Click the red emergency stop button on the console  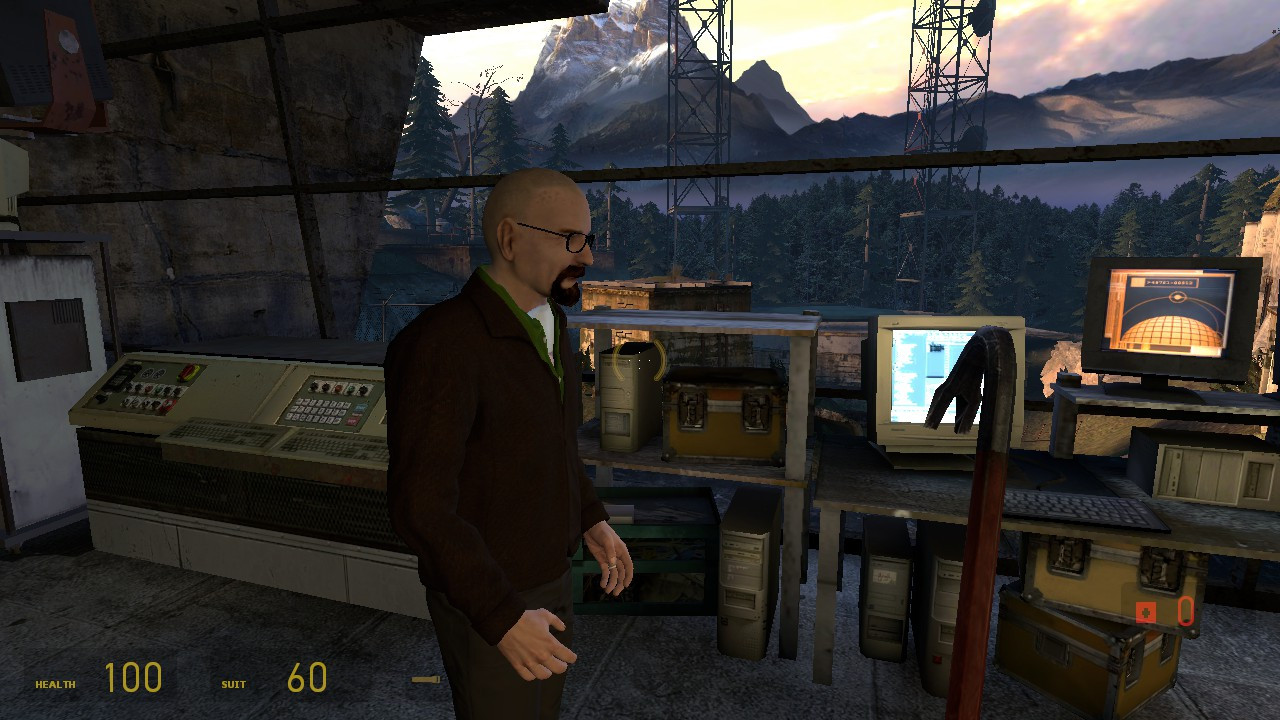[x=148, y=389]
